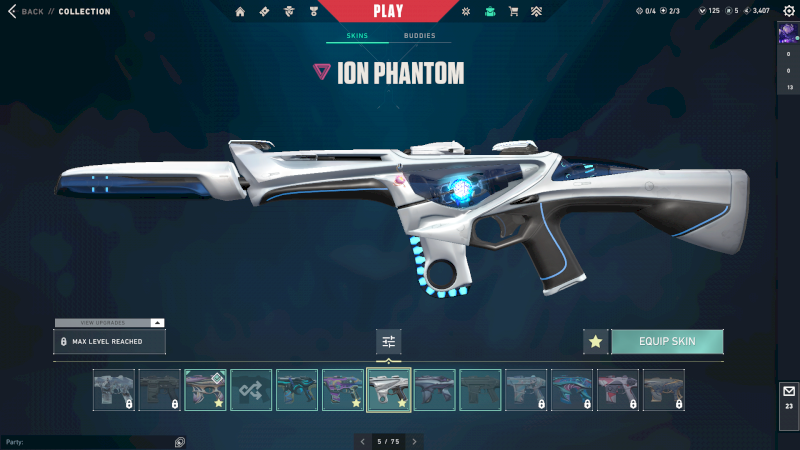
Task: Select the Skins tab
Action: pos(357,36)
